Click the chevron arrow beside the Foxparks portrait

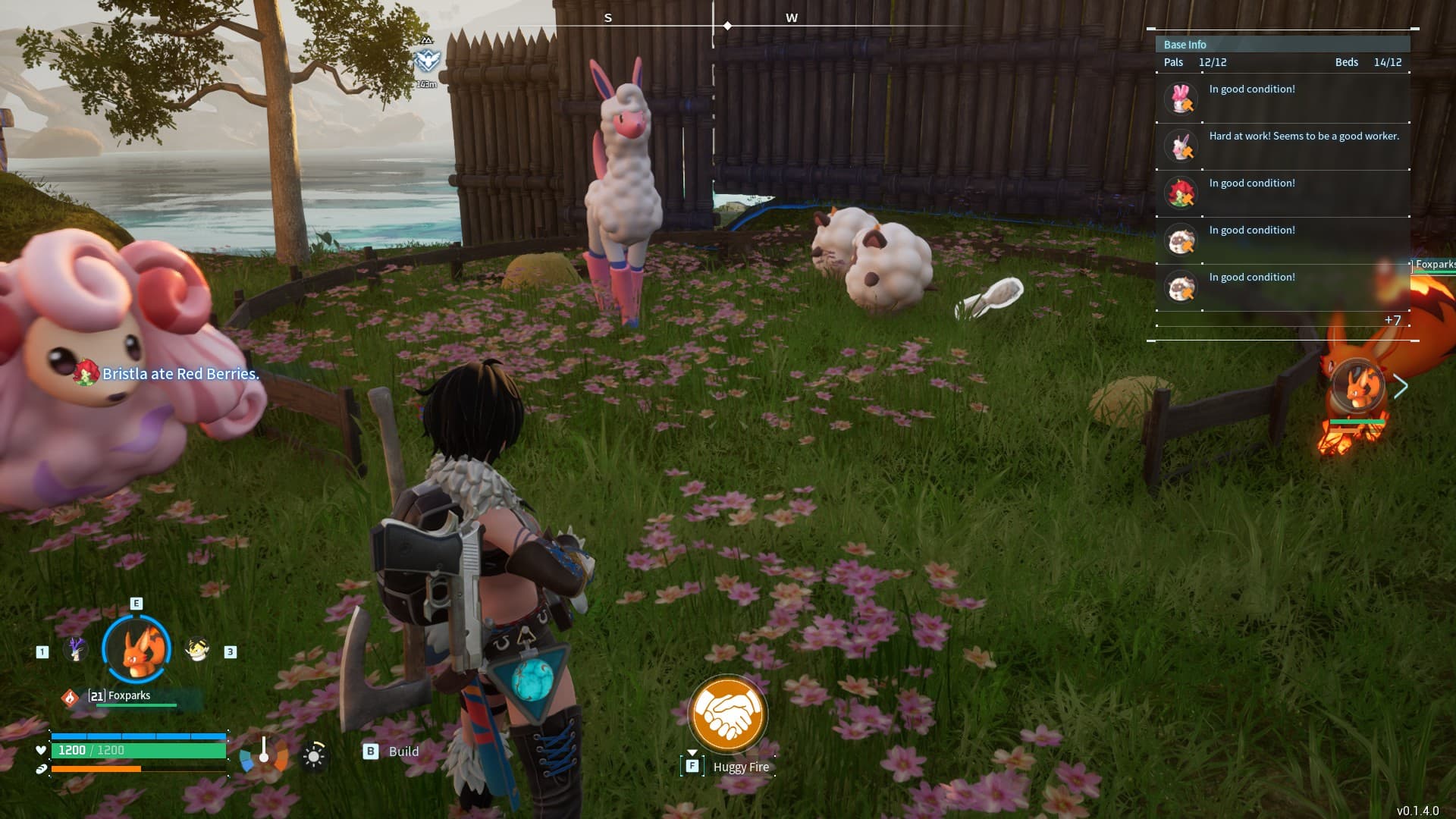pyautogui.click(x=1401, y=387)
